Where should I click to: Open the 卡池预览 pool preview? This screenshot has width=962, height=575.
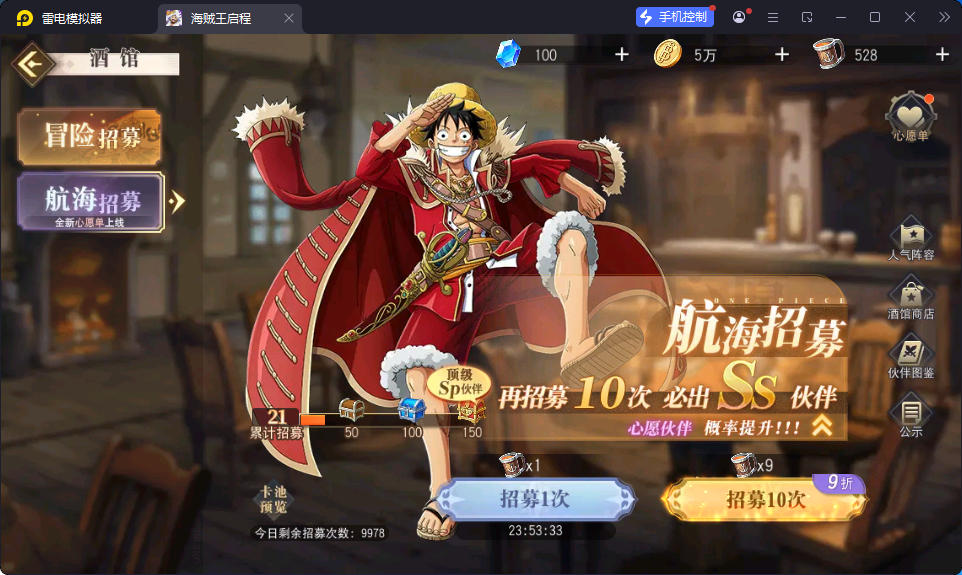pyautogui.click(x=273, y=499)
